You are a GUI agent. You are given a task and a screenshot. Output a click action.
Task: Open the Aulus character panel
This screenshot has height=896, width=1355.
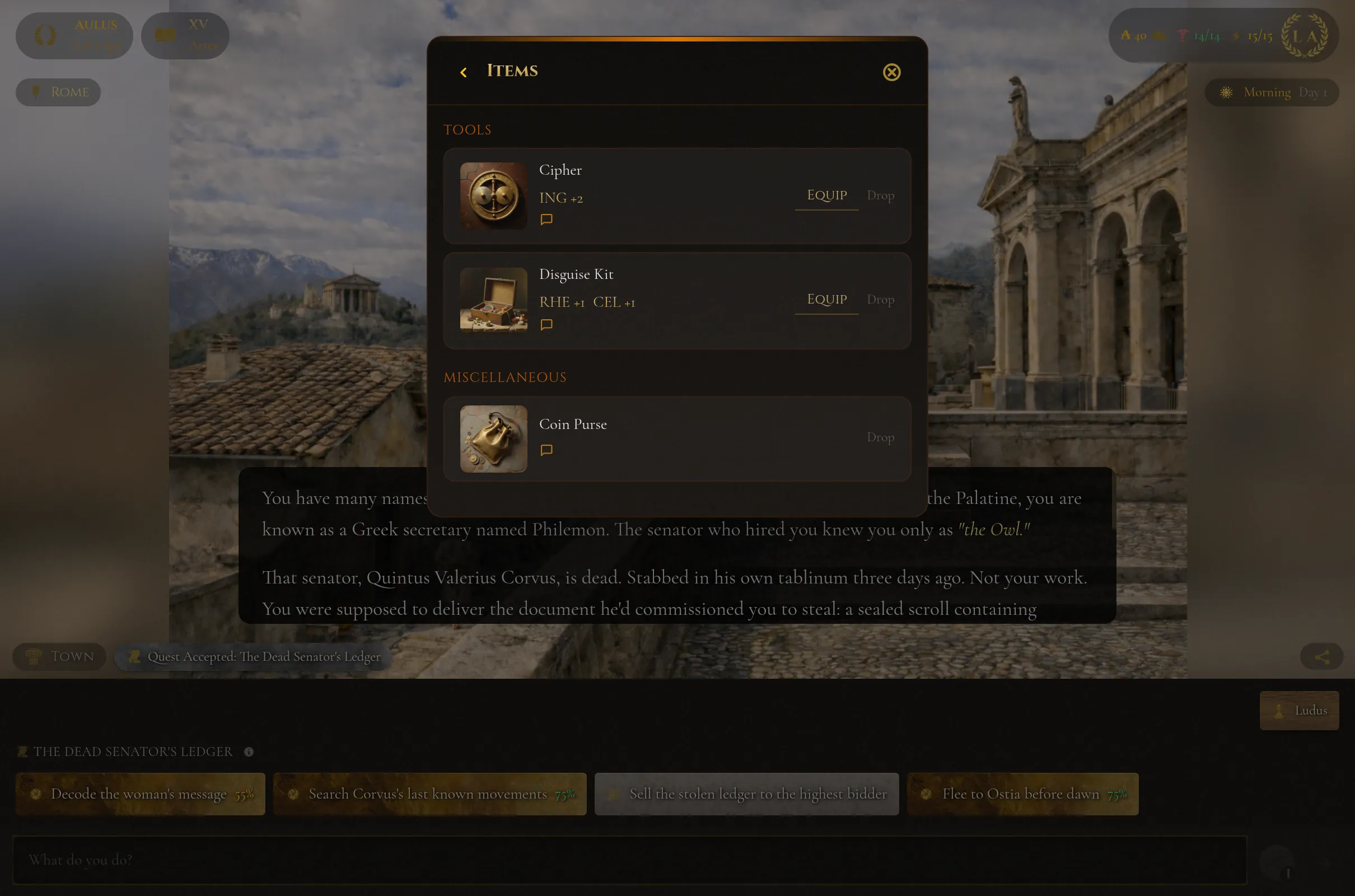74,35
